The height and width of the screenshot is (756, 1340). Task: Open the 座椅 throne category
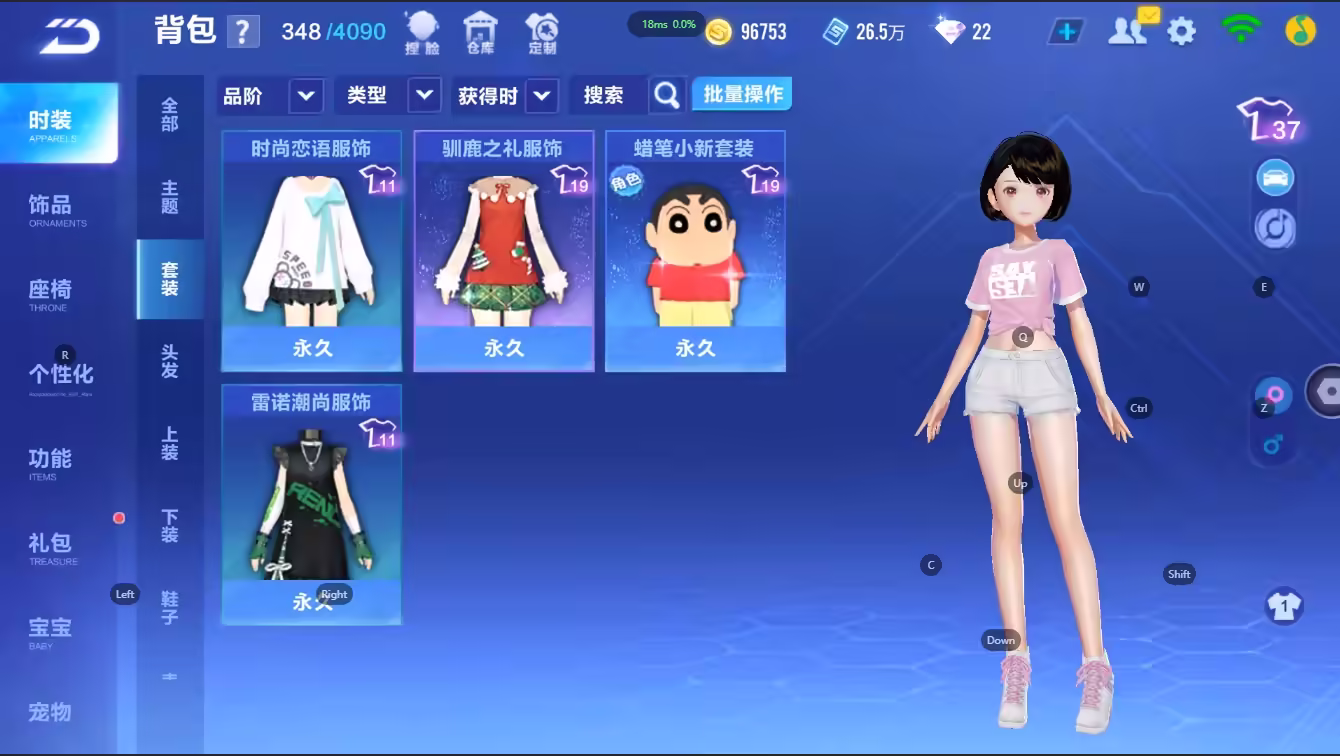pos(50,293)
